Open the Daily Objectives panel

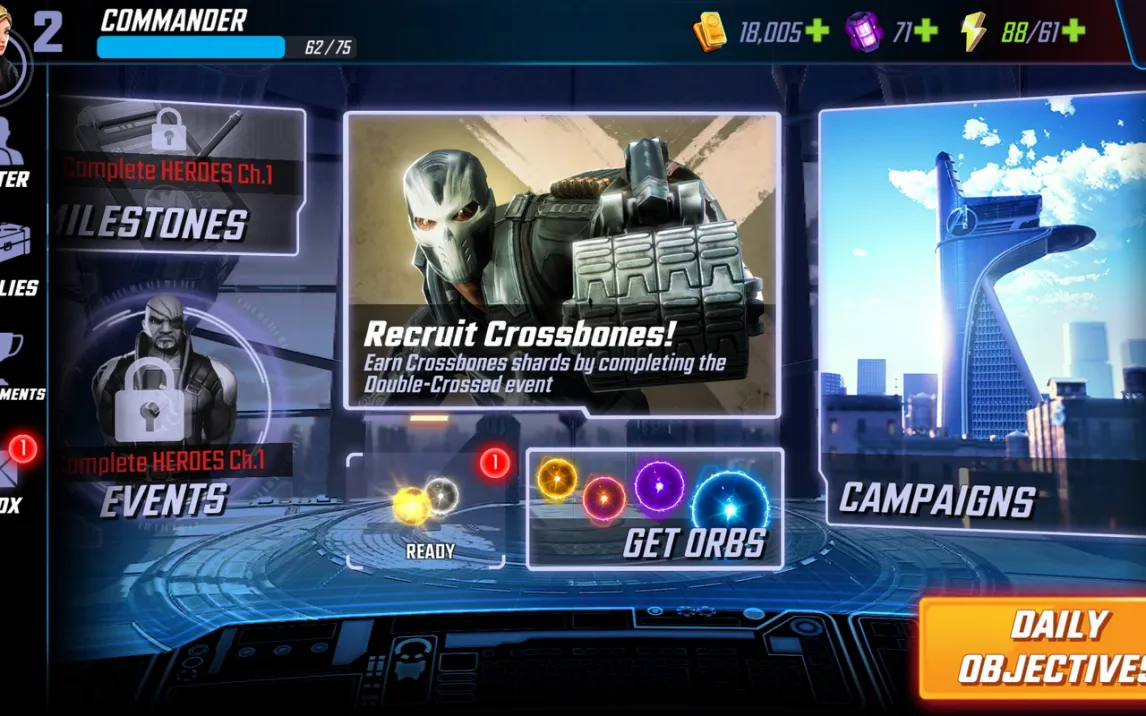tap(1034, 647)
